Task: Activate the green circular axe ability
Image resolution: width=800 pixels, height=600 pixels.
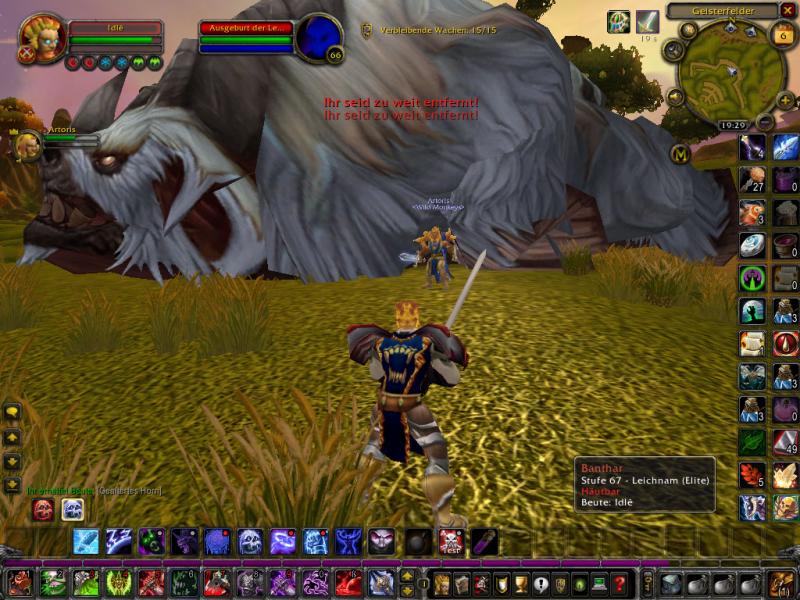Action: coord(752,278)
